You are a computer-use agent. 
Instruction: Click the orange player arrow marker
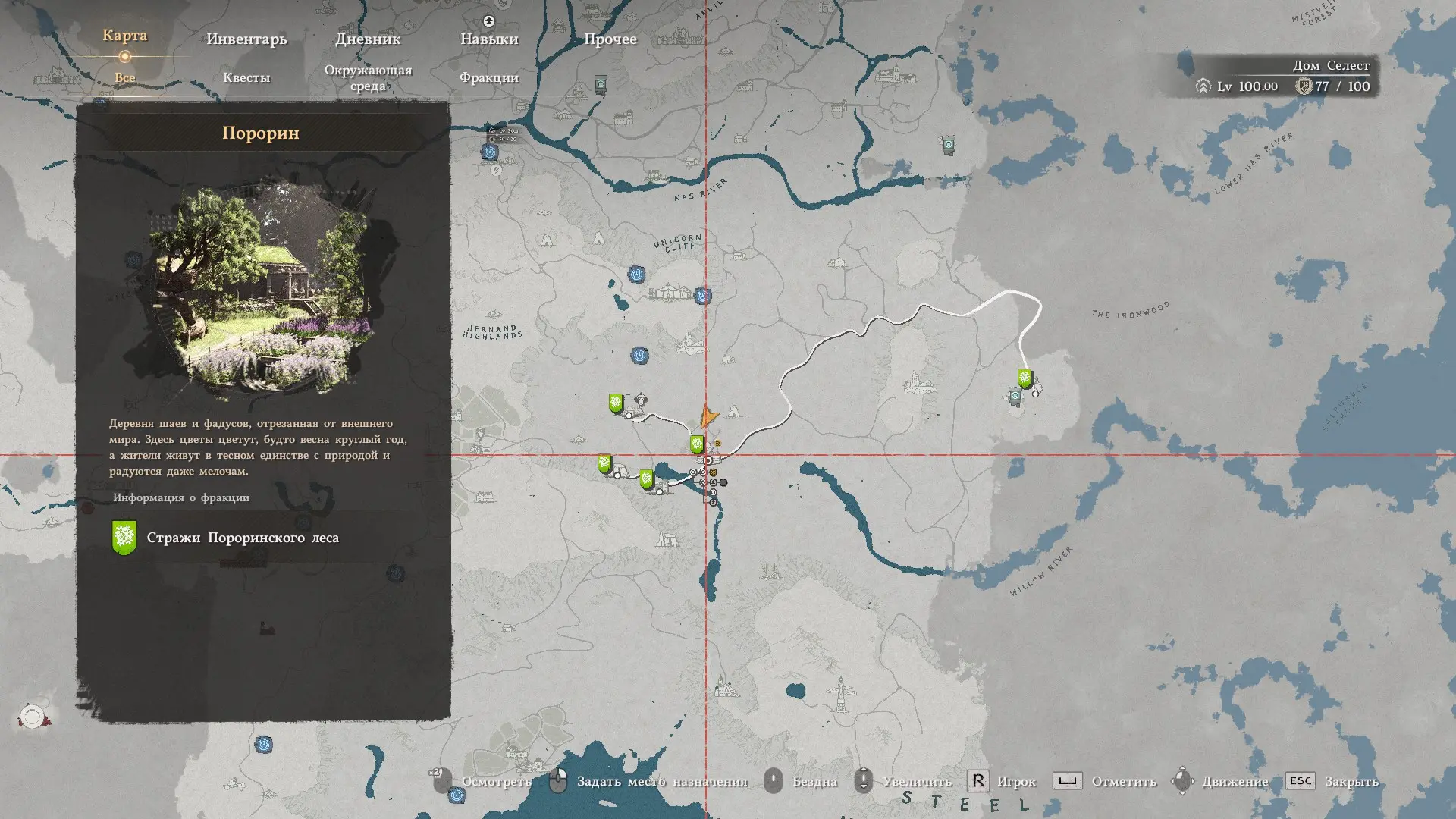pos(708,416)
